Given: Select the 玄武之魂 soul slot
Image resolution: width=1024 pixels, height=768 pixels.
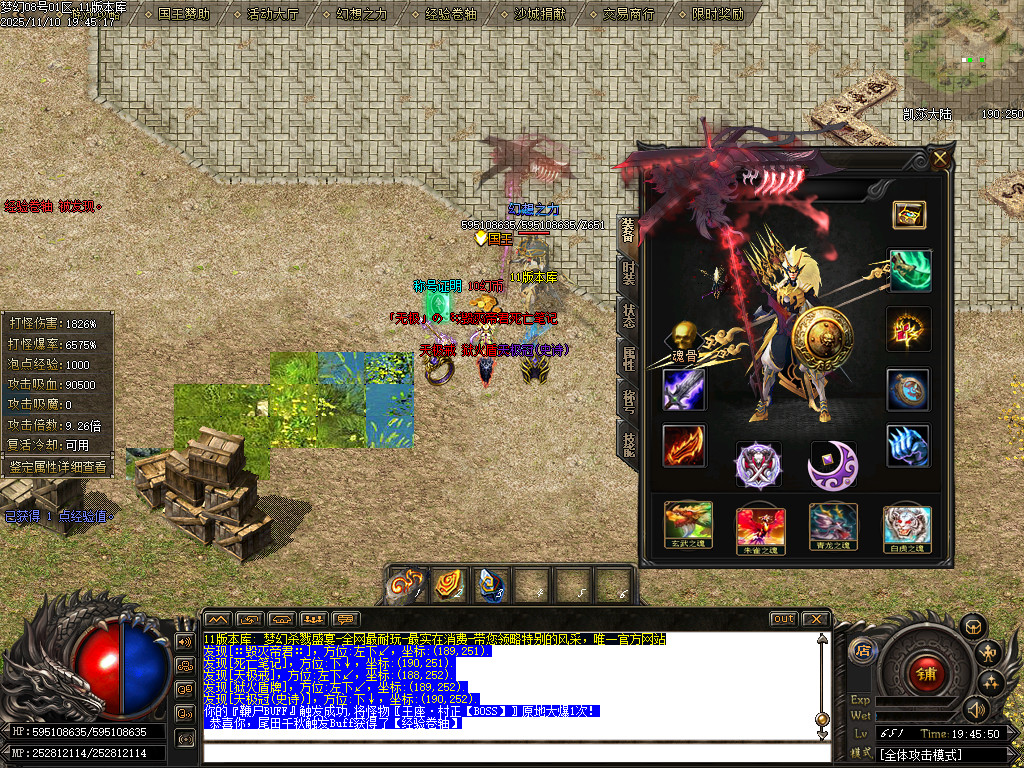Looking at the screenshot, I should click(689, 526).
